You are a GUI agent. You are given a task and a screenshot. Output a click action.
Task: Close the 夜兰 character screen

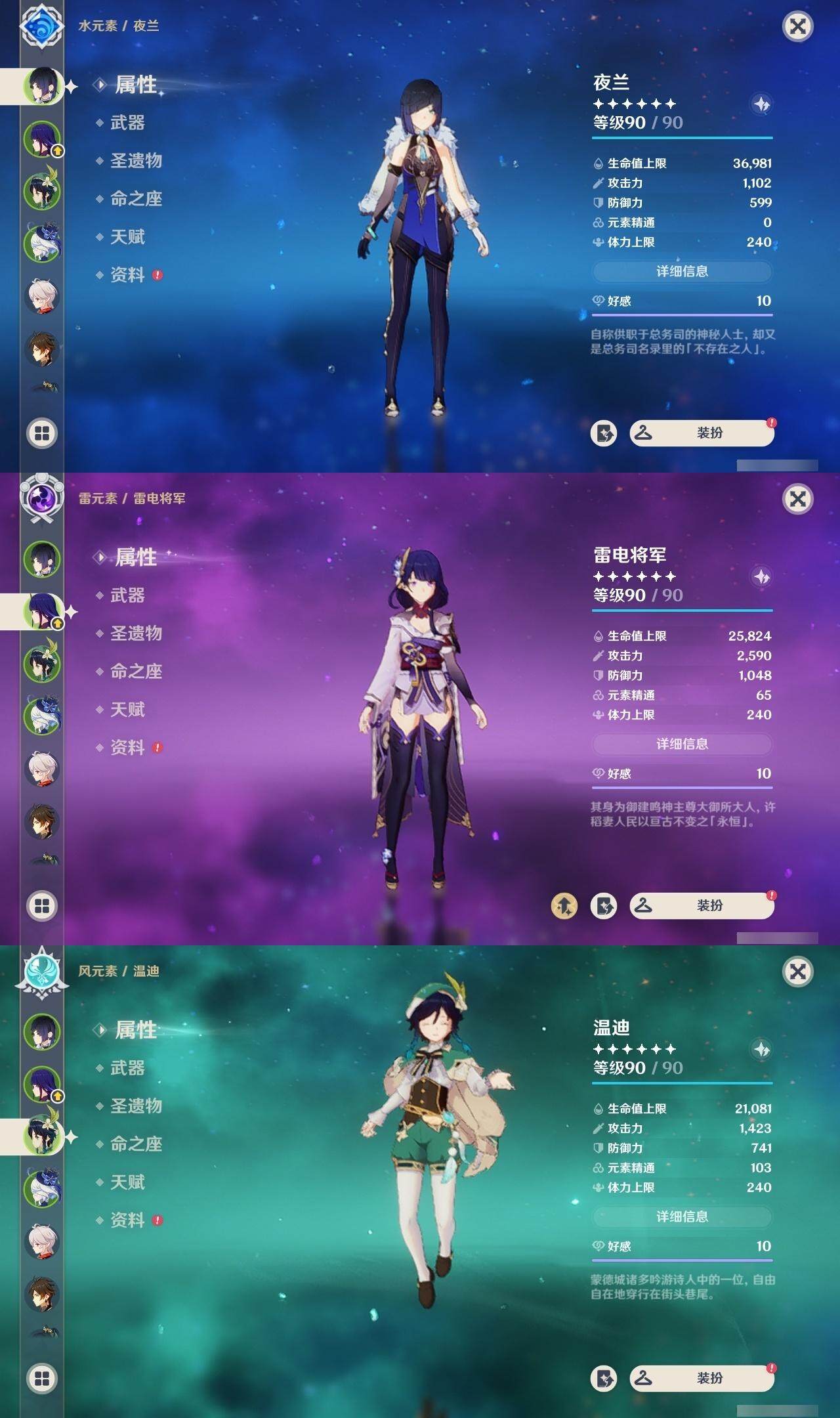click(x=797, y=26)
